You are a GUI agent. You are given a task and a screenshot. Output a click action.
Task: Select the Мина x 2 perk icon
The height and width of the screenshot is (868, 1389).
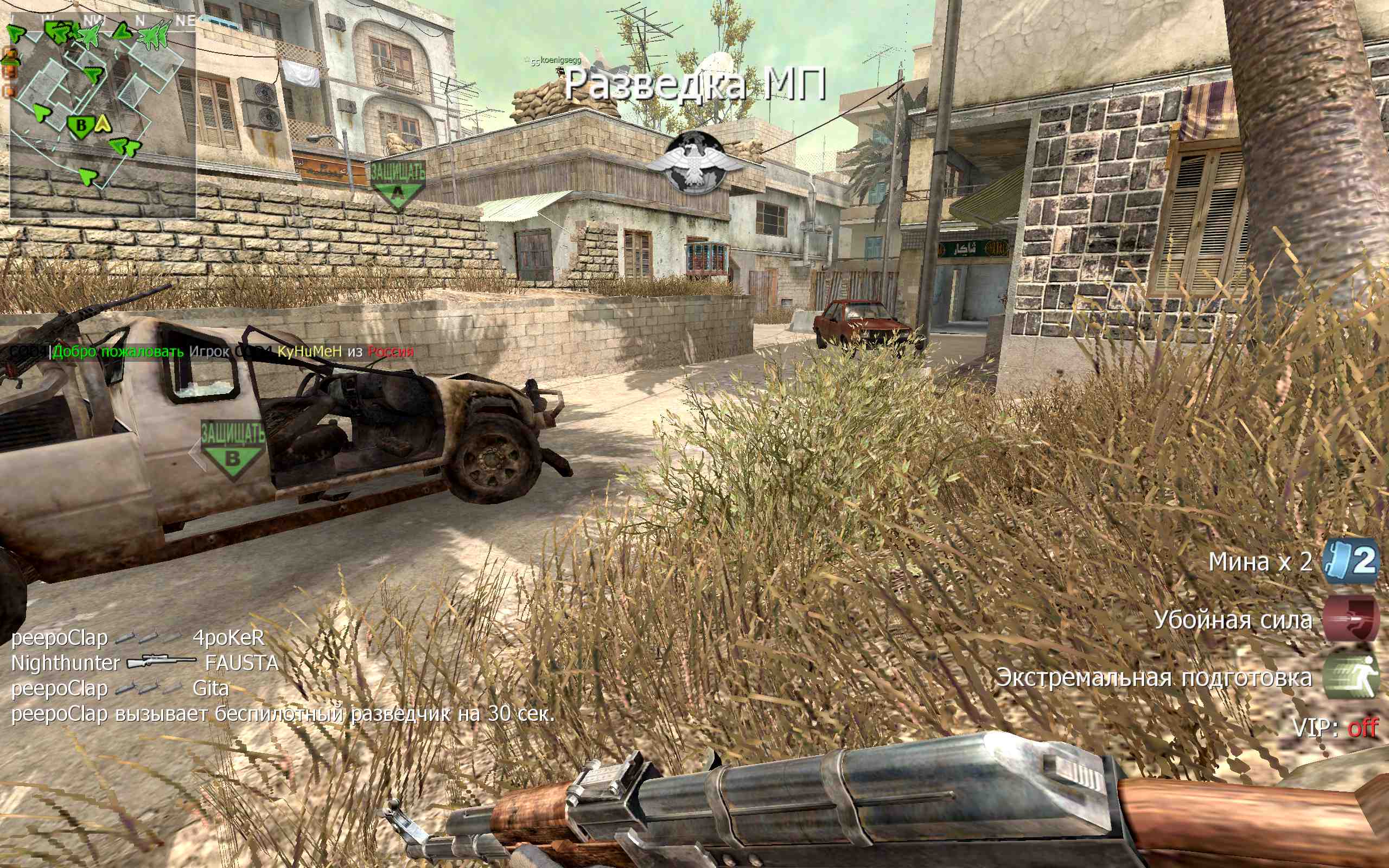tap(1350, 561)
